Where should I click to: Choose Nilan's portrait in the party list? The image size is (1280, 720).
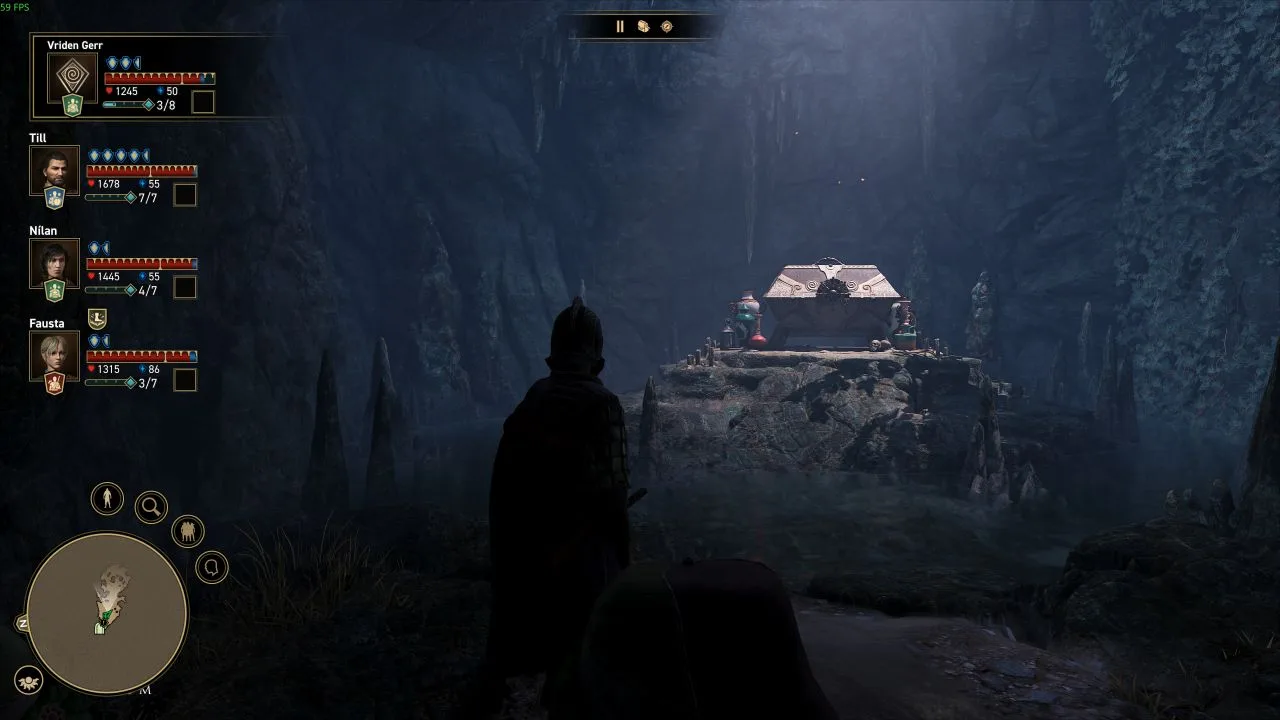54,263
